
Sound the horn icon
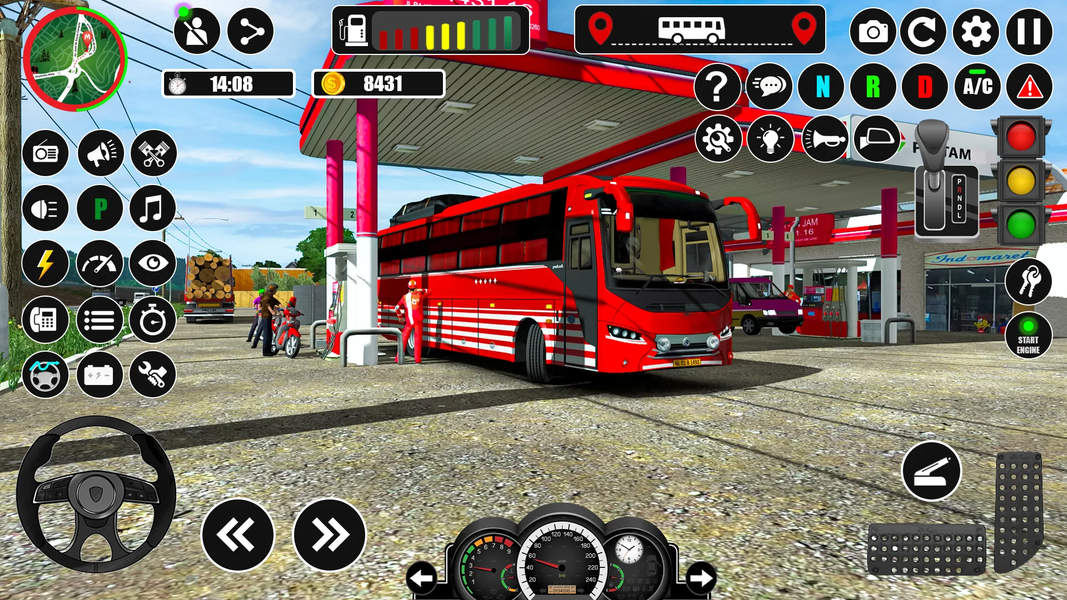coord(825,139)
